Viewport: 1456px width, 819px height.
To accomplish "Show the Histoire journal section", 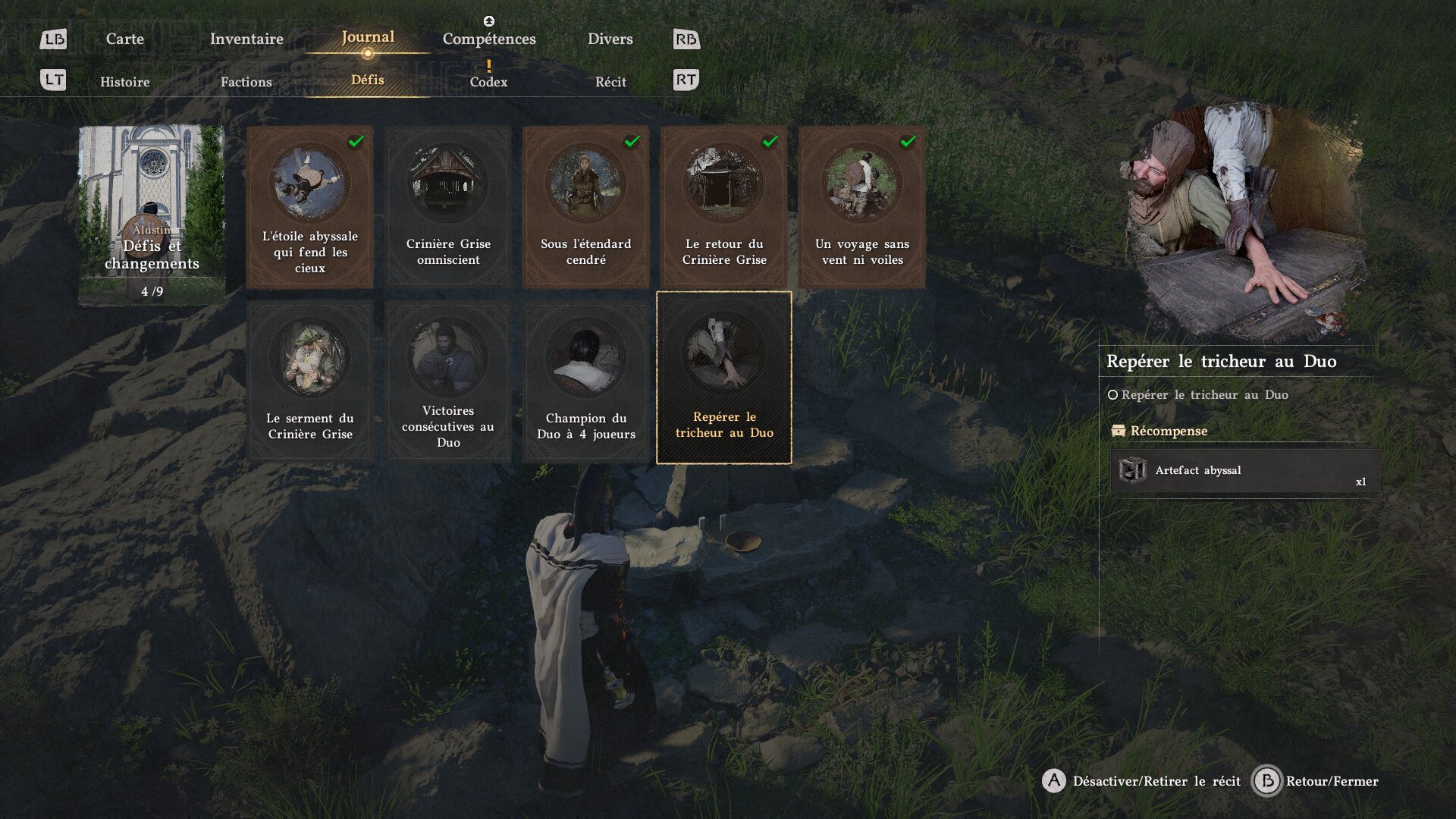I will (x=125, y=82).
